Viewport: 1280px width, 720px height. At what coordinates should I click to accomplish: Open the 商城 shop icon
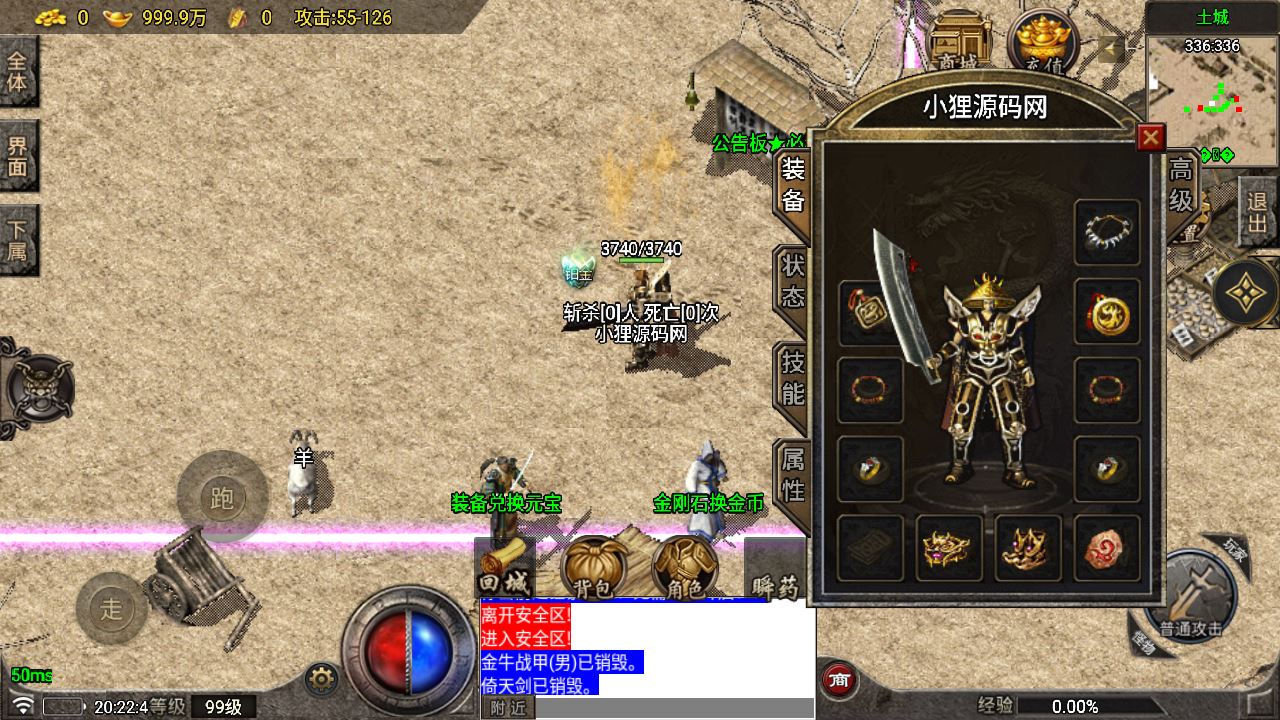[959, 42]
